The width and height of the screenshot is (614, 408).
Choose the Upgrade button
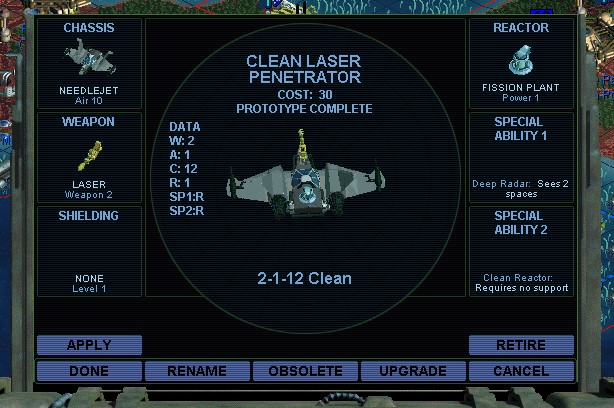pos(413,371)
